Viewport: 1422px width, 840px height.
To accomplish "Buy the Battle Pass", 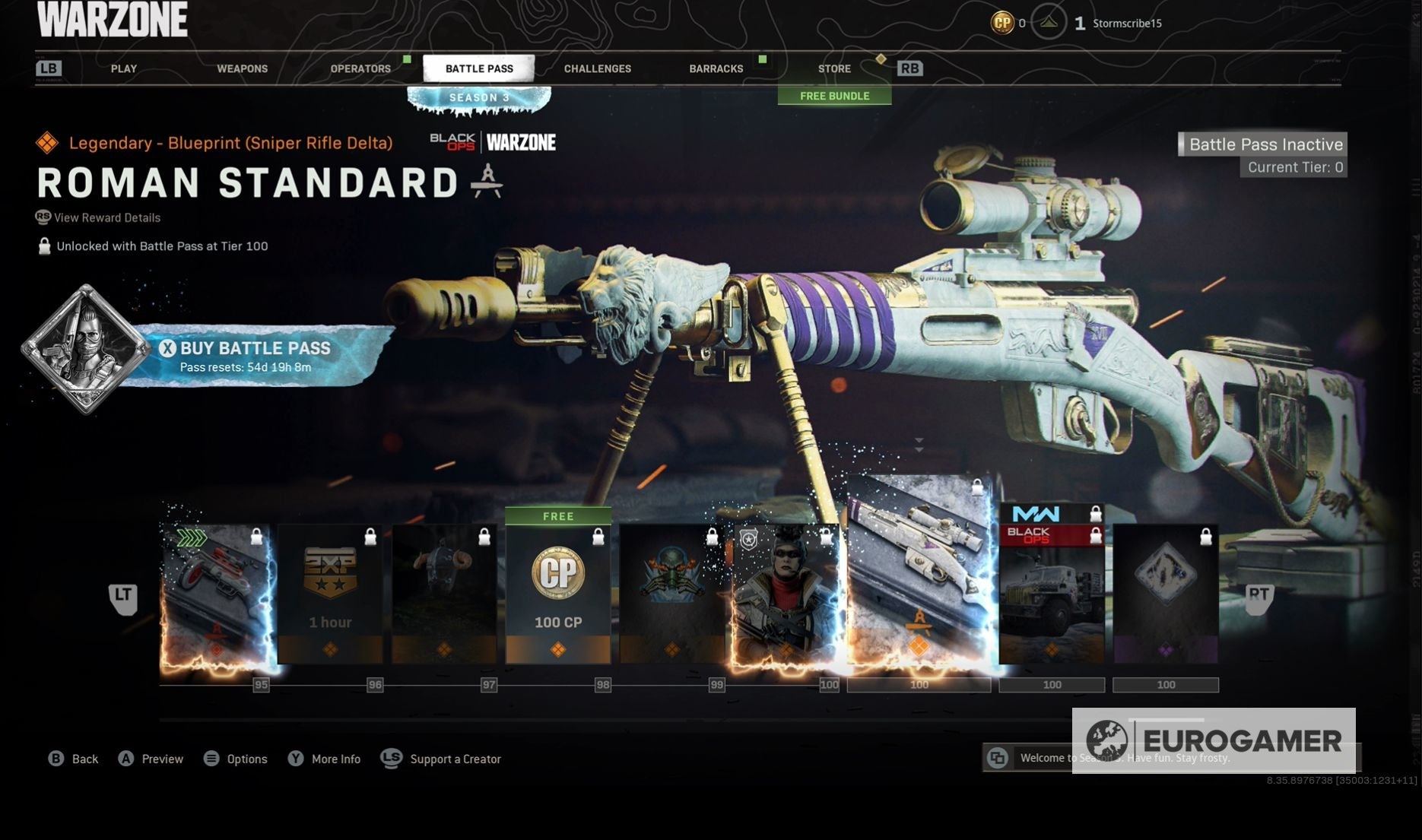I will point(255,356).
